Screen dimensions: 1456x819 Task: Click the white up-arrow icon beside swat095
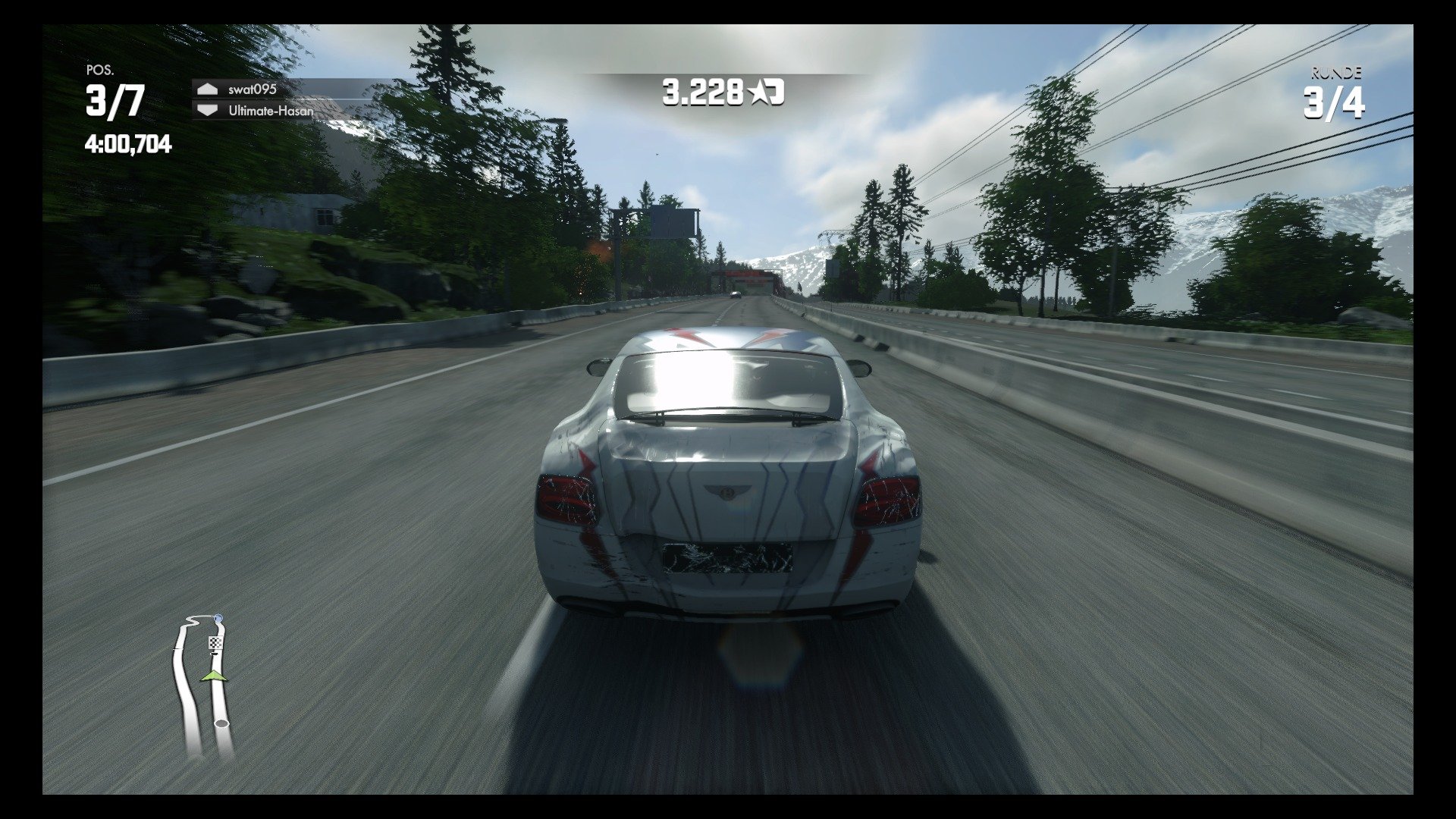coord(206,89)
